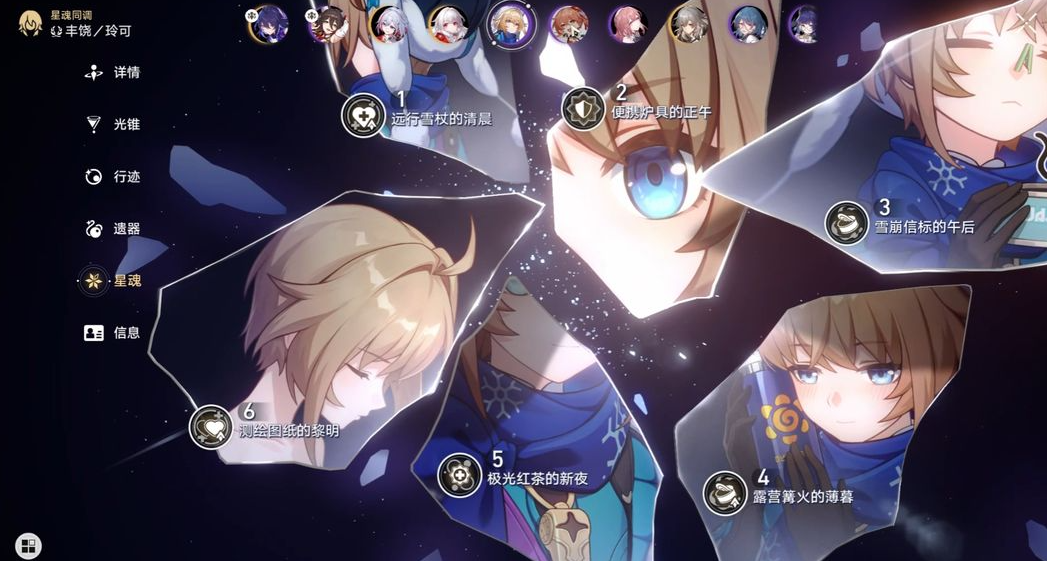Viewport: 1047px width, 561px height.
Task: Go to the 行迹 traces section
Action: (113, 177)
